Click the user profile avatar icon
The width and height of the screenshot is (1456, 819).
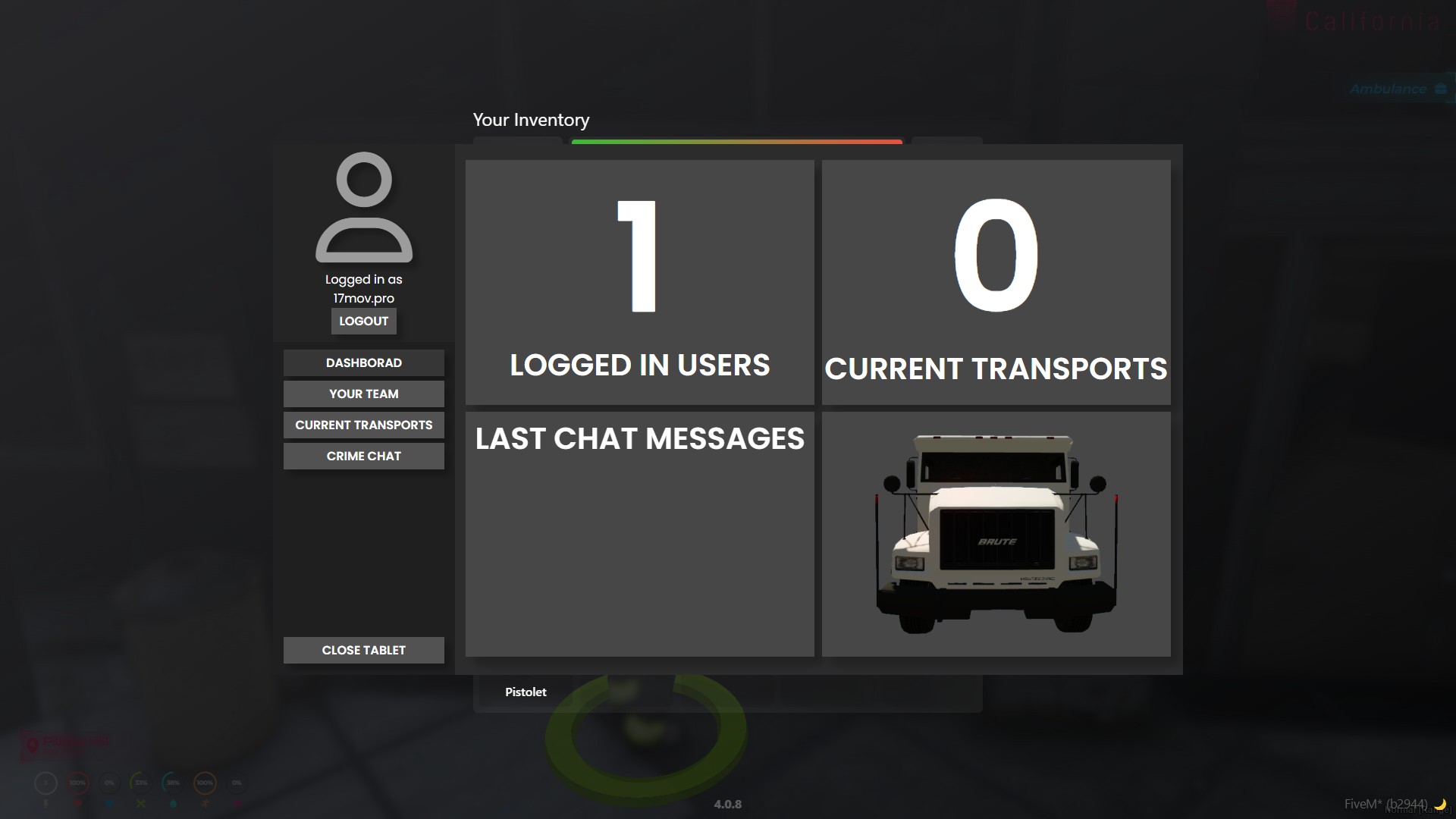point(364,207)
